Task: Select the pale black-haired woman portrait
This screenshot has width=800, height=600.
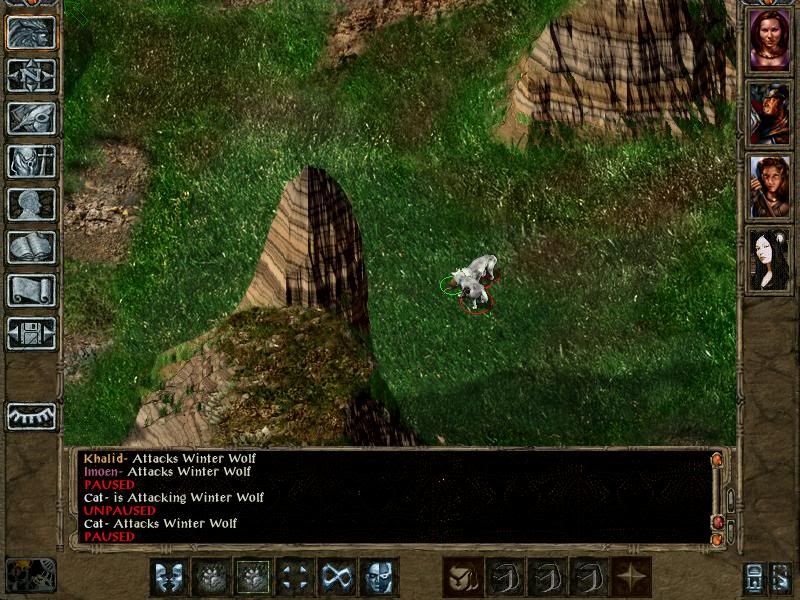Action: pos(769,259)
